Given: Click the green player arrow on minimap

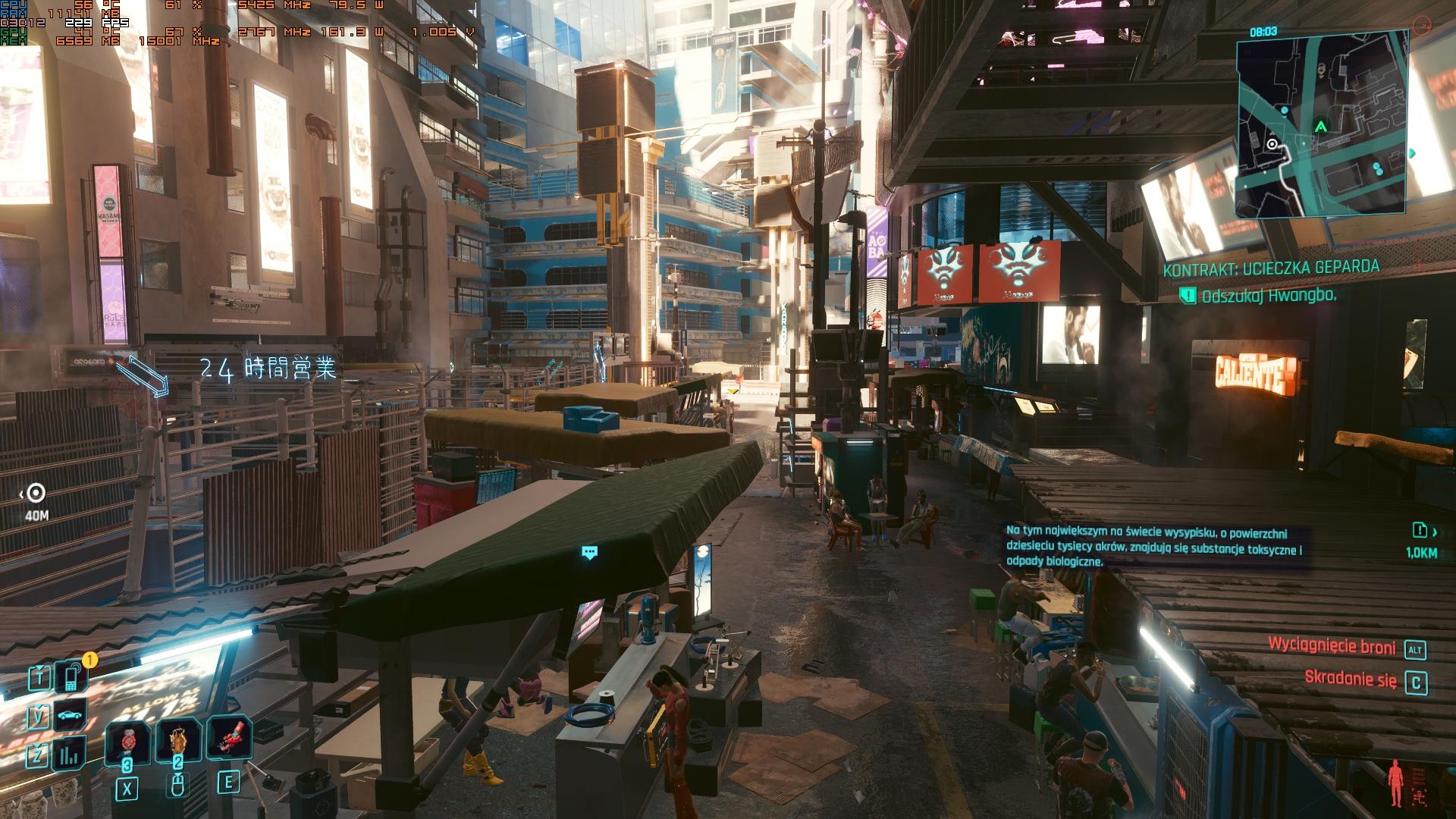Looking at the screenshot, I should pos(1321,127).
